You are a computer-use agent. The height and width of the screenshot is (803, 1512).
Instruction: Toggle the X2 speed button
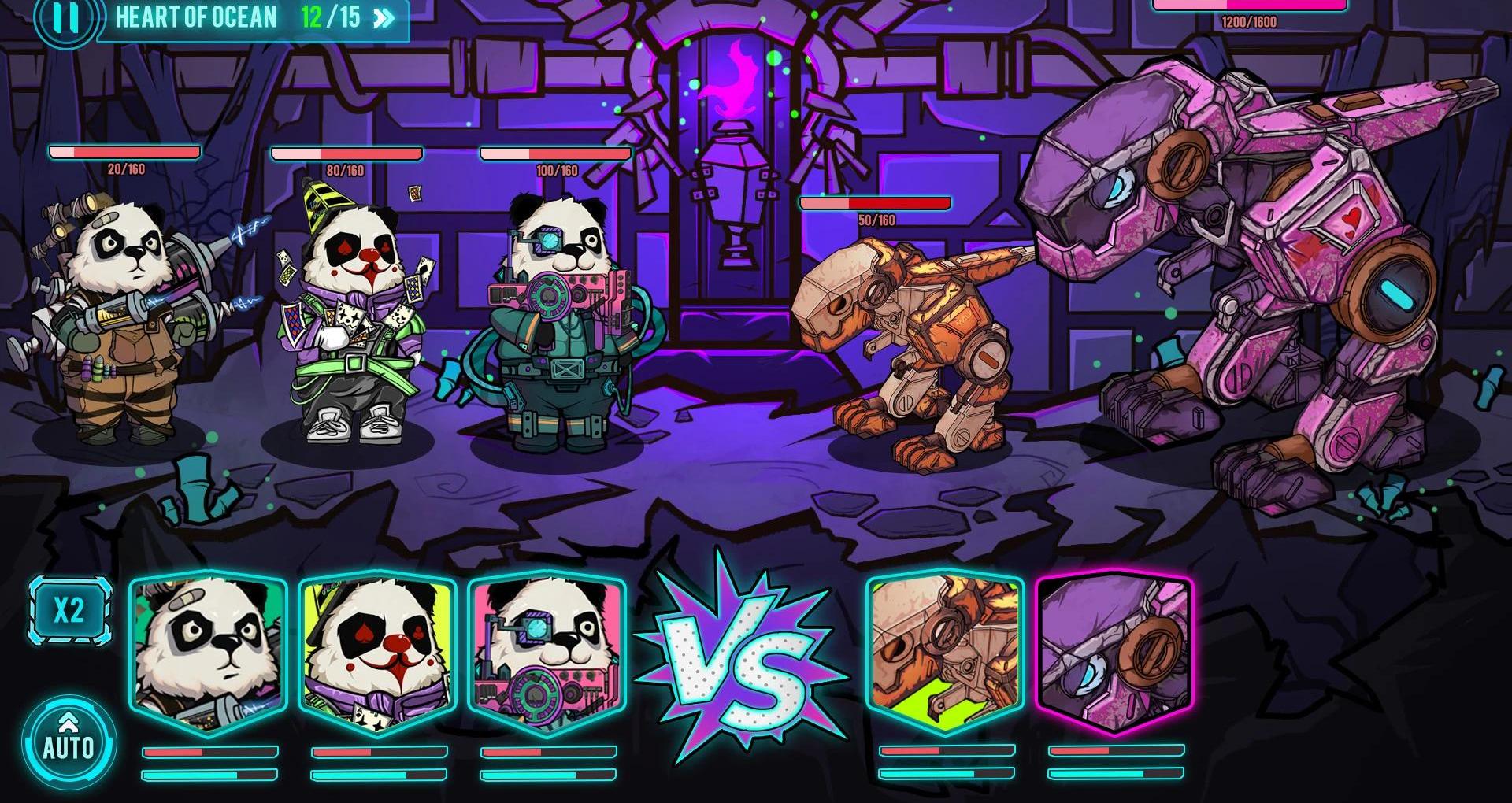click(x=69, y=611)
